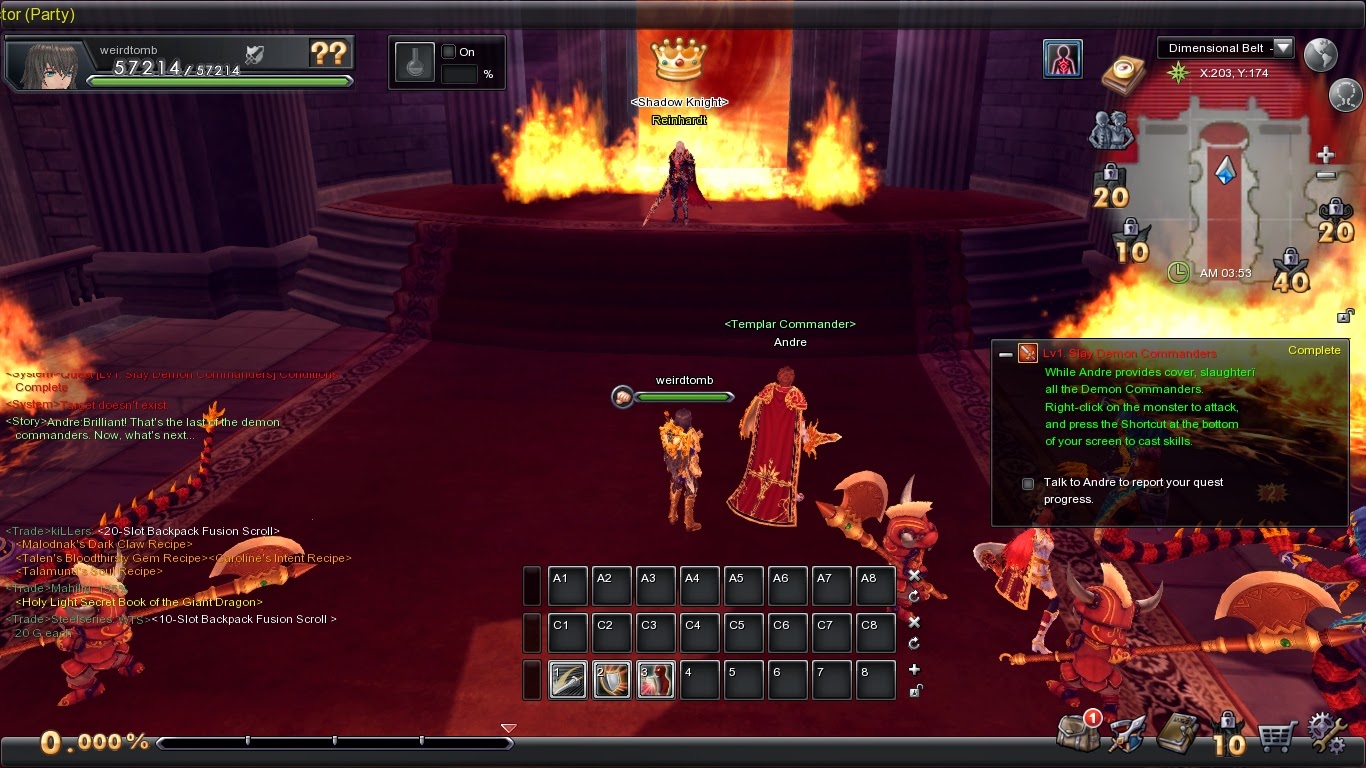This screenshot has height=768, width=1366.
Task: Use the shield skill in slot 2
Action: tap(611, 680)
